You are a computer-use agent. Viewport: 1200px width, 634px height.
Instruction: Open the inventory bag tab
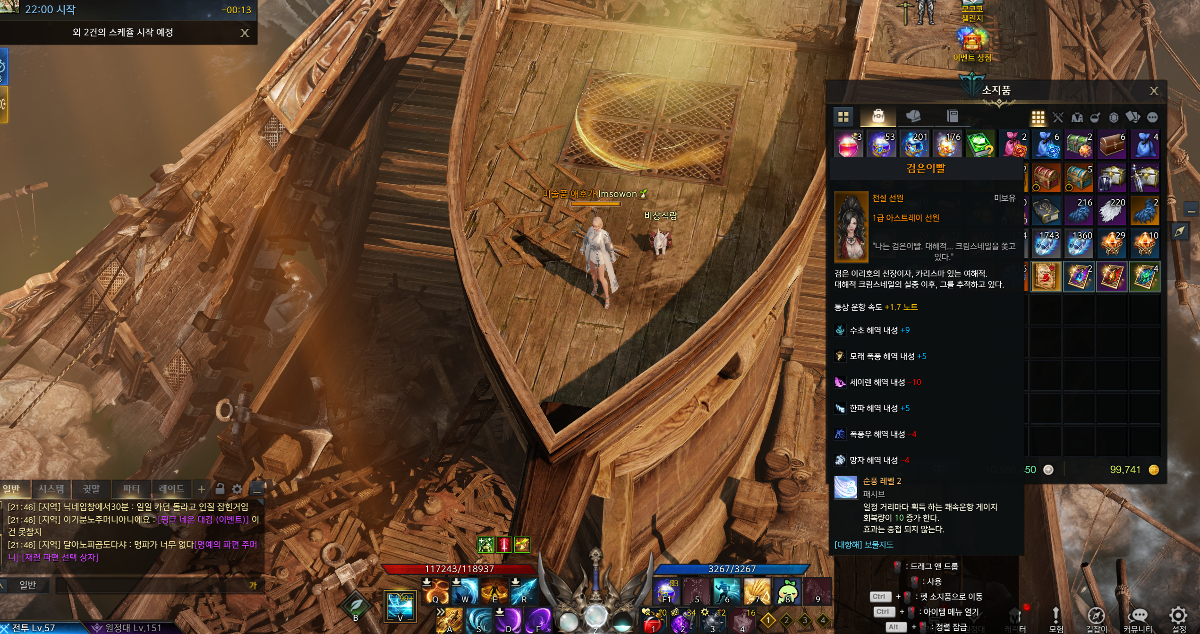point(878,116)
